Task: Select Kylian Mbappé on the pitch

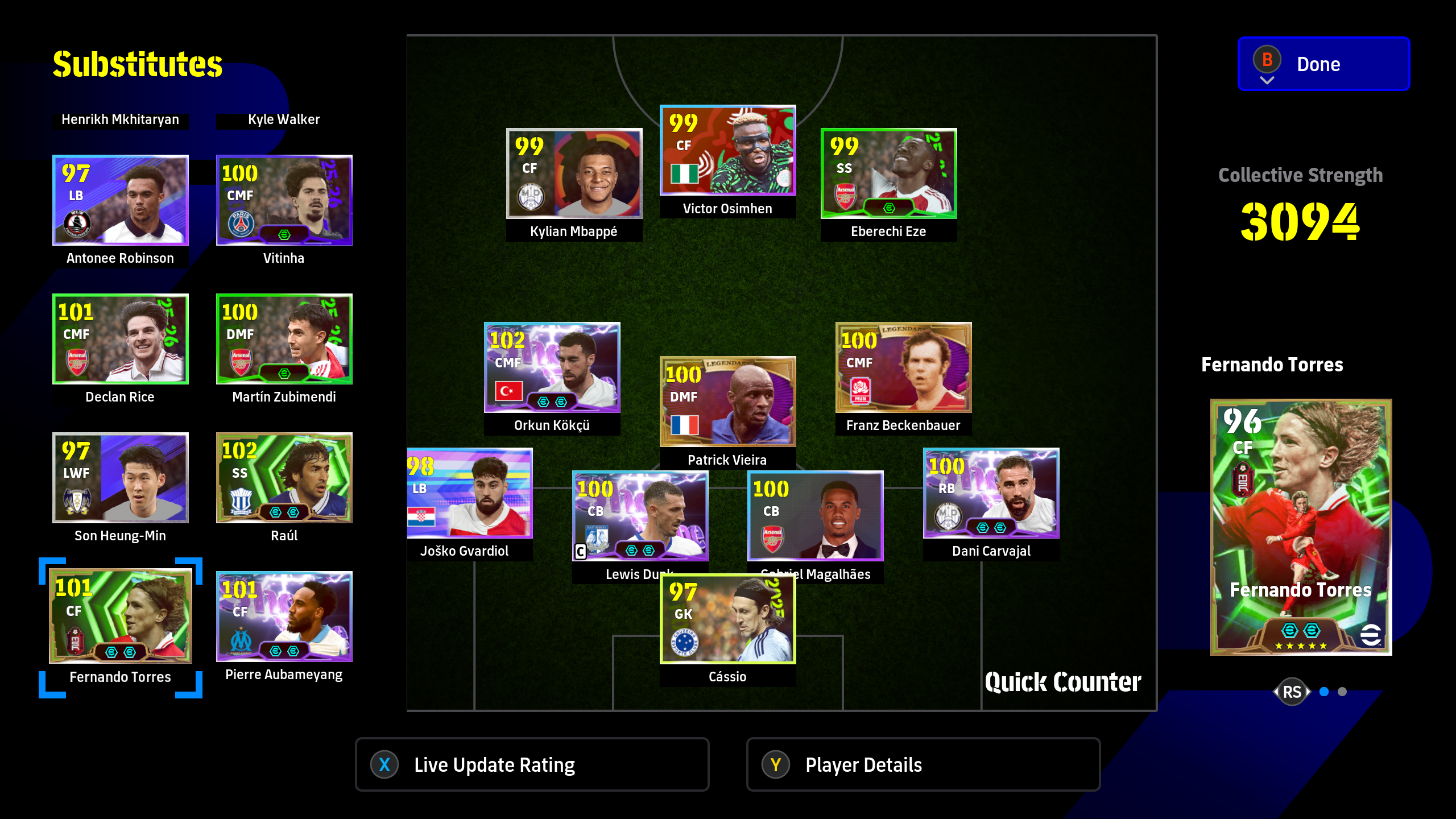Action: coord(574,173)
